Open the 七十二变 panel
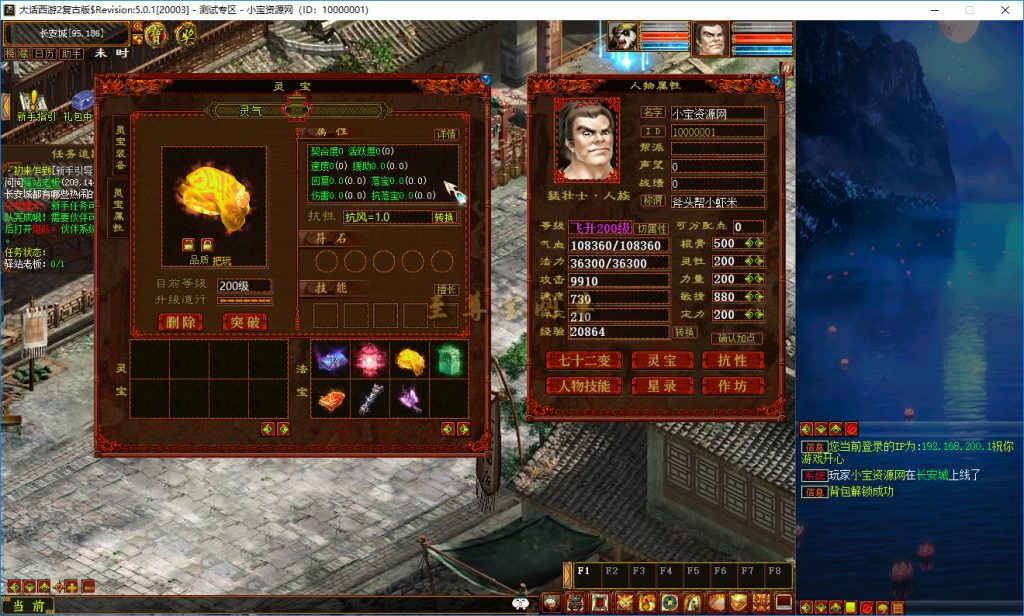The height and width of the screenshot is (616, 1024). tap(583, 360)
